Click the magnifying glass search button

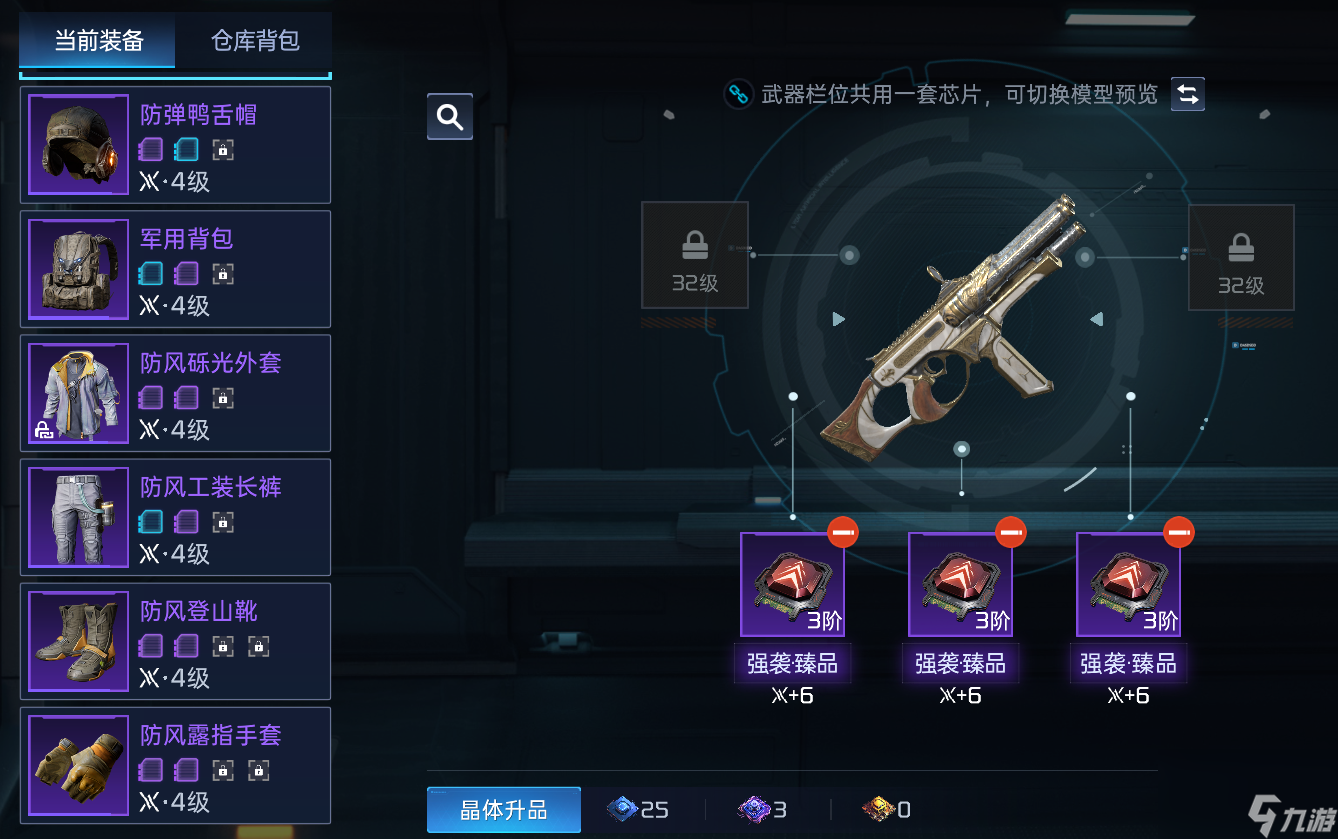[x=450, y=117]
